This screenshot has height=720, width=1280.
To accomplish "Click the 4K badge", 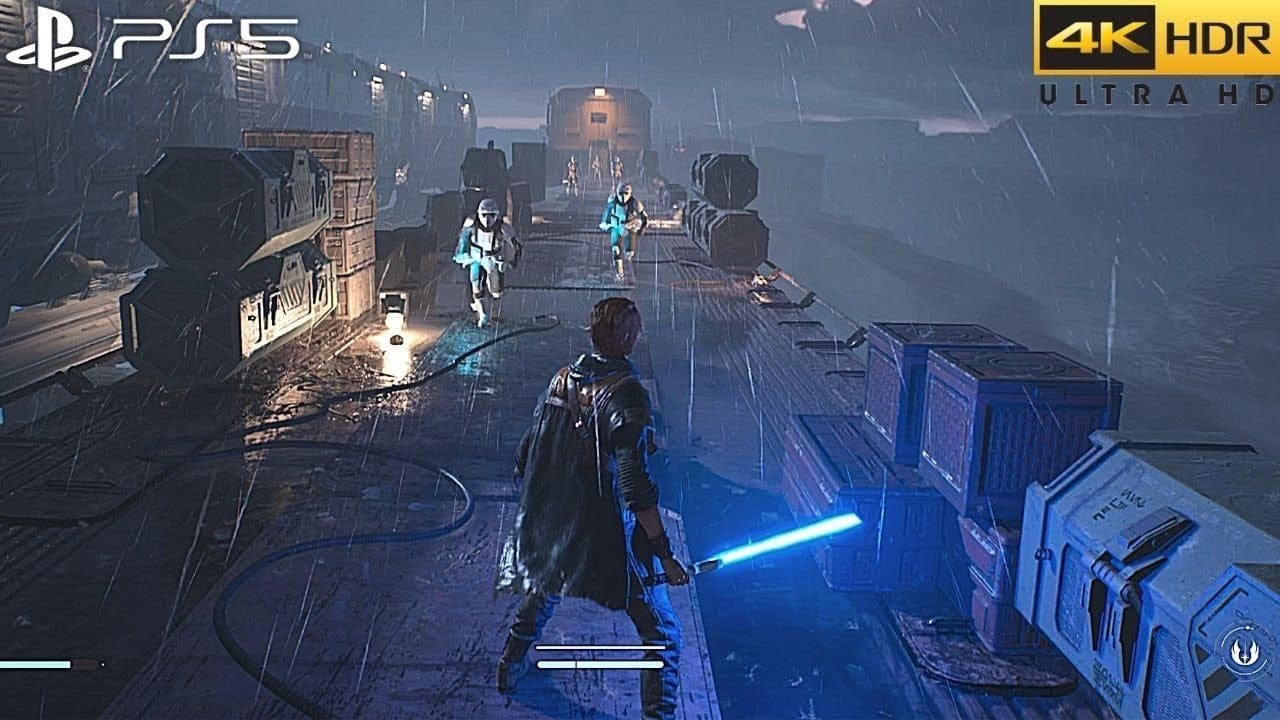I will coord(1099,36).
